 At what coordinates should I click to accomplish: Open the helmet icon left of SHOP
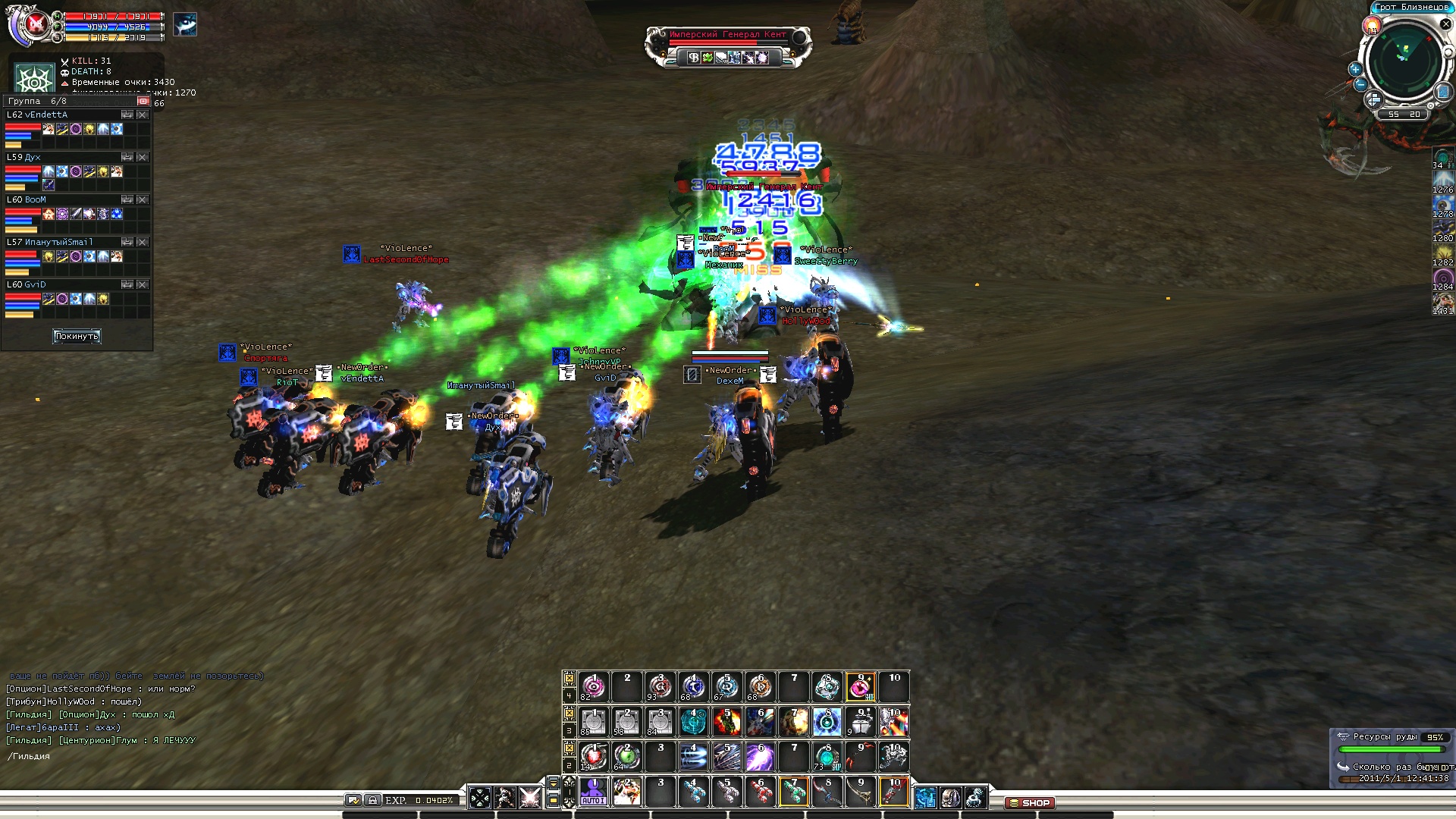(x=950, y=798)
